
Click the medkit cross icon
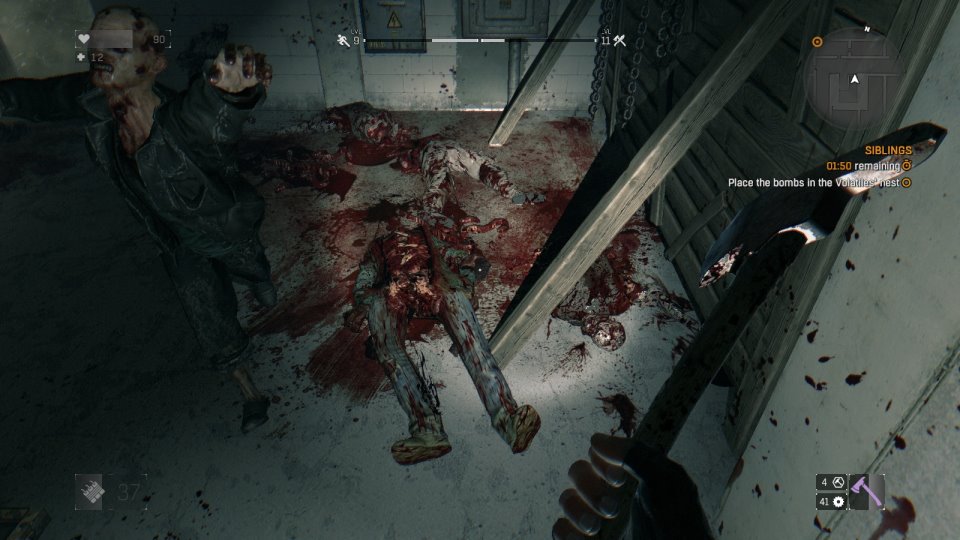[83, 57]
